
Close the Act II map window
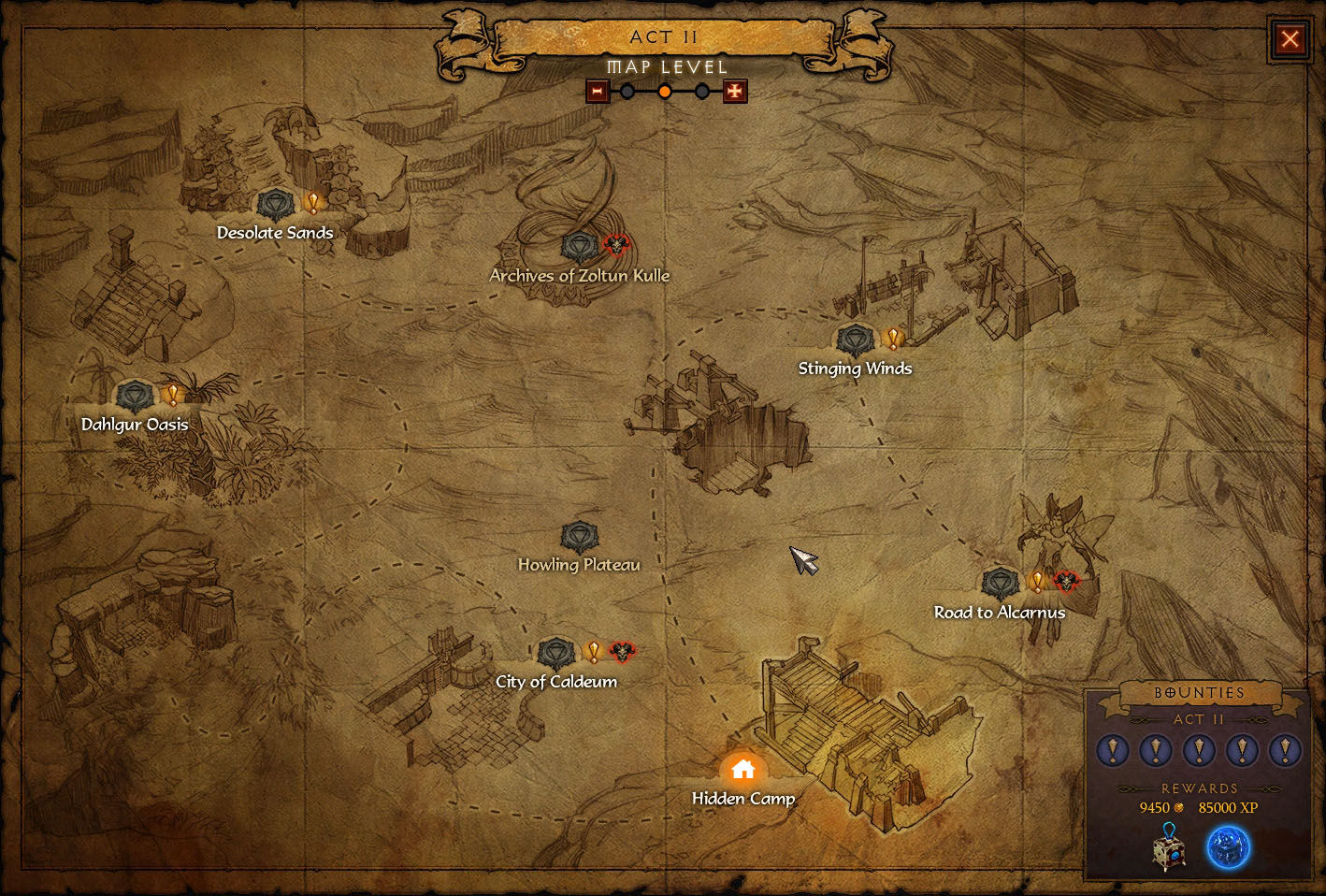click(1290, 39)
